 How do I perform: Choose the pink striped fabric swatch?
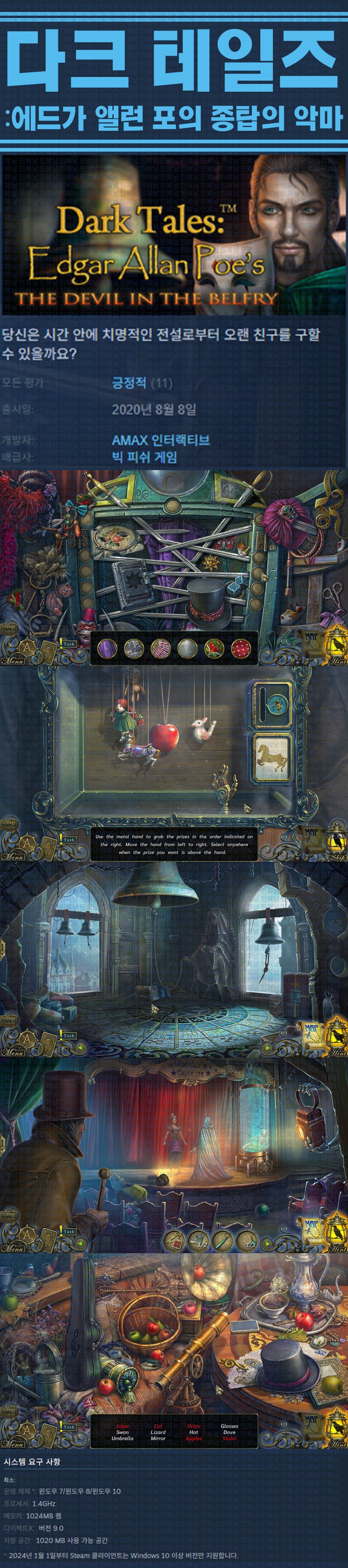161,648
